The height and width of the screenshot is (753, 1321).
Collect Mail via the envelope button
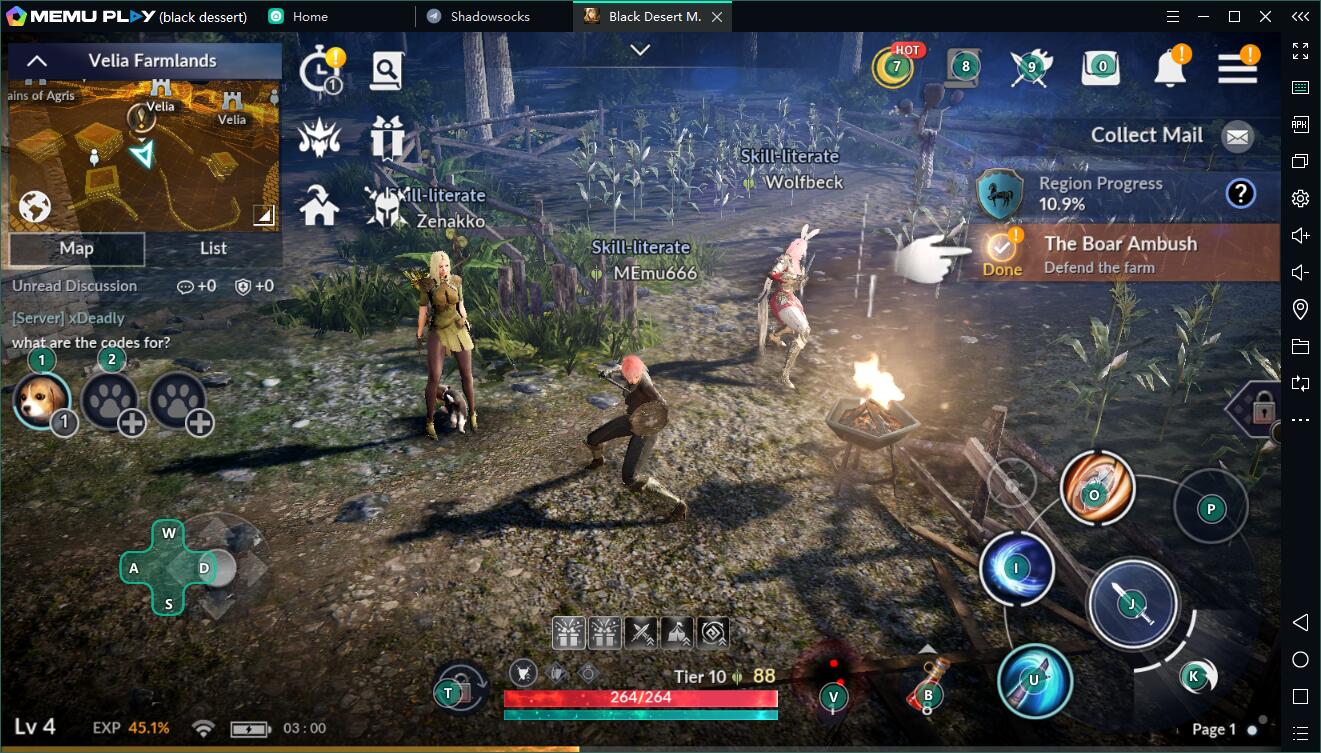point(1238,136)
